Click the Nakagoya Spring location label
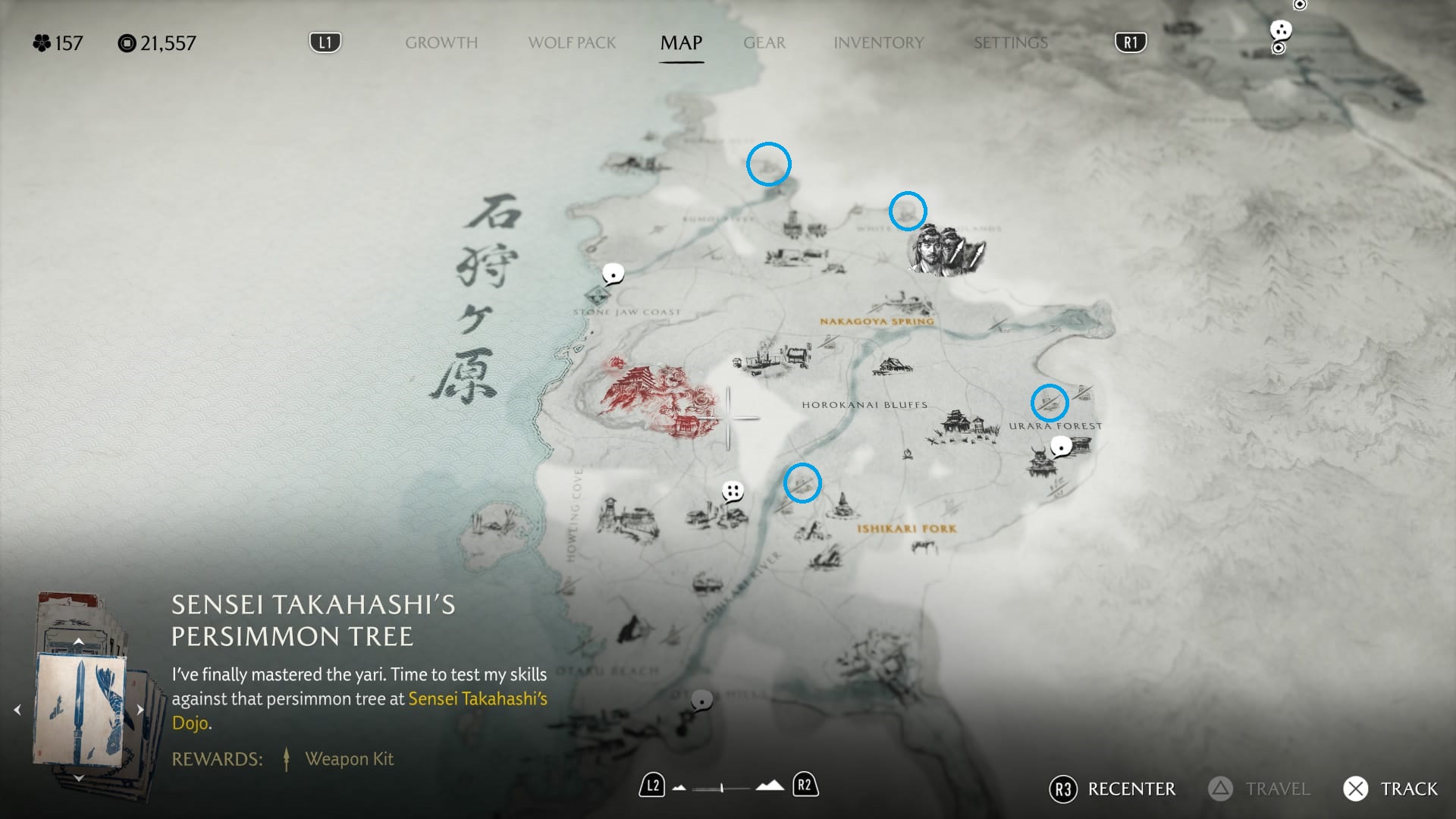The height and width of the screenshot is (819, 1456). pos(877,322)
